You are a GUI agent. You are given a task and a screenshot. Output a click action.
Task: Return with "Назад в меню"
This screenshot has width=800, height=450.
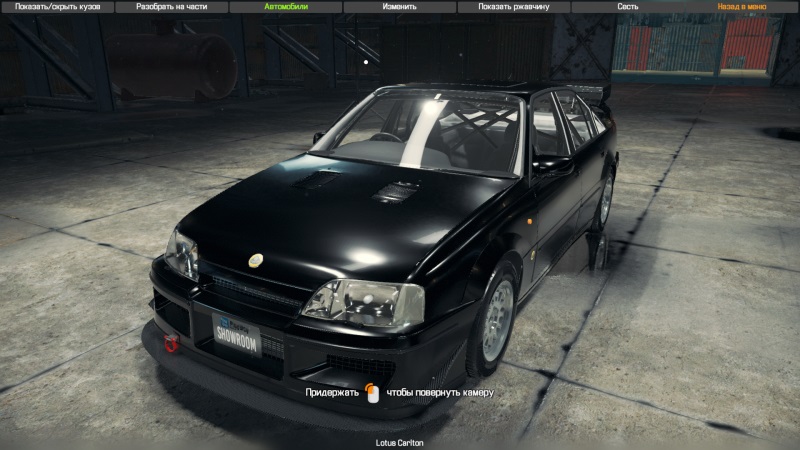coord(742,6)
